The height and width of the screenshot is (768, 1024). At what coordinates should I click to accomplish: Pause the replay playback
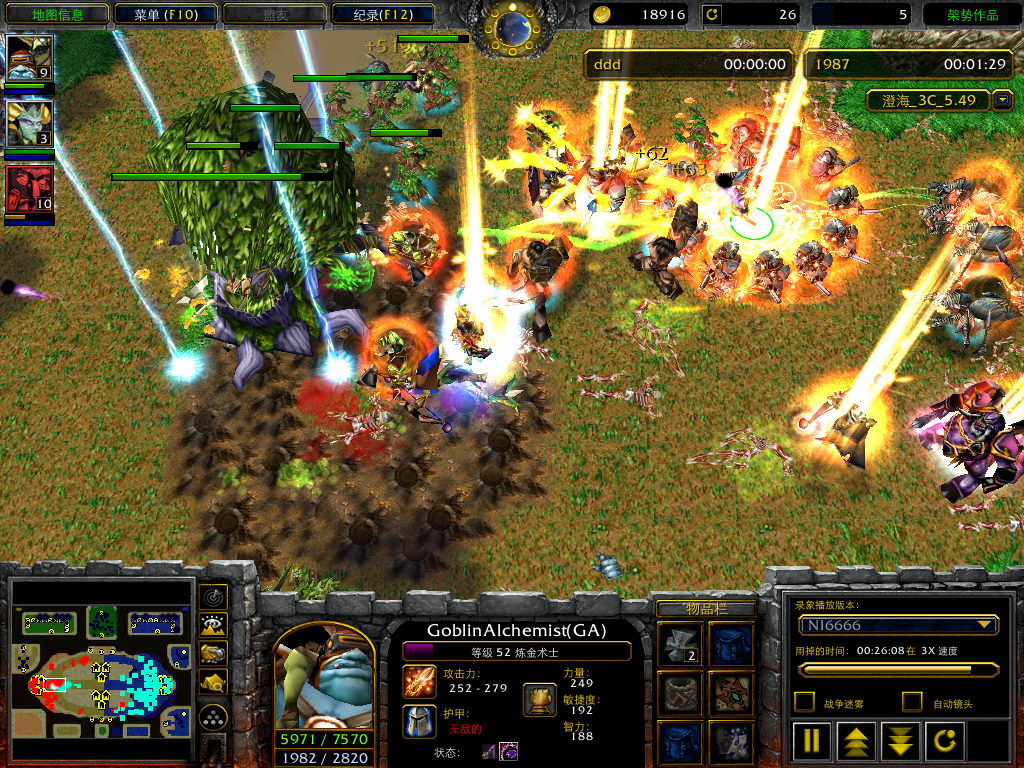[x=811, y=740]
